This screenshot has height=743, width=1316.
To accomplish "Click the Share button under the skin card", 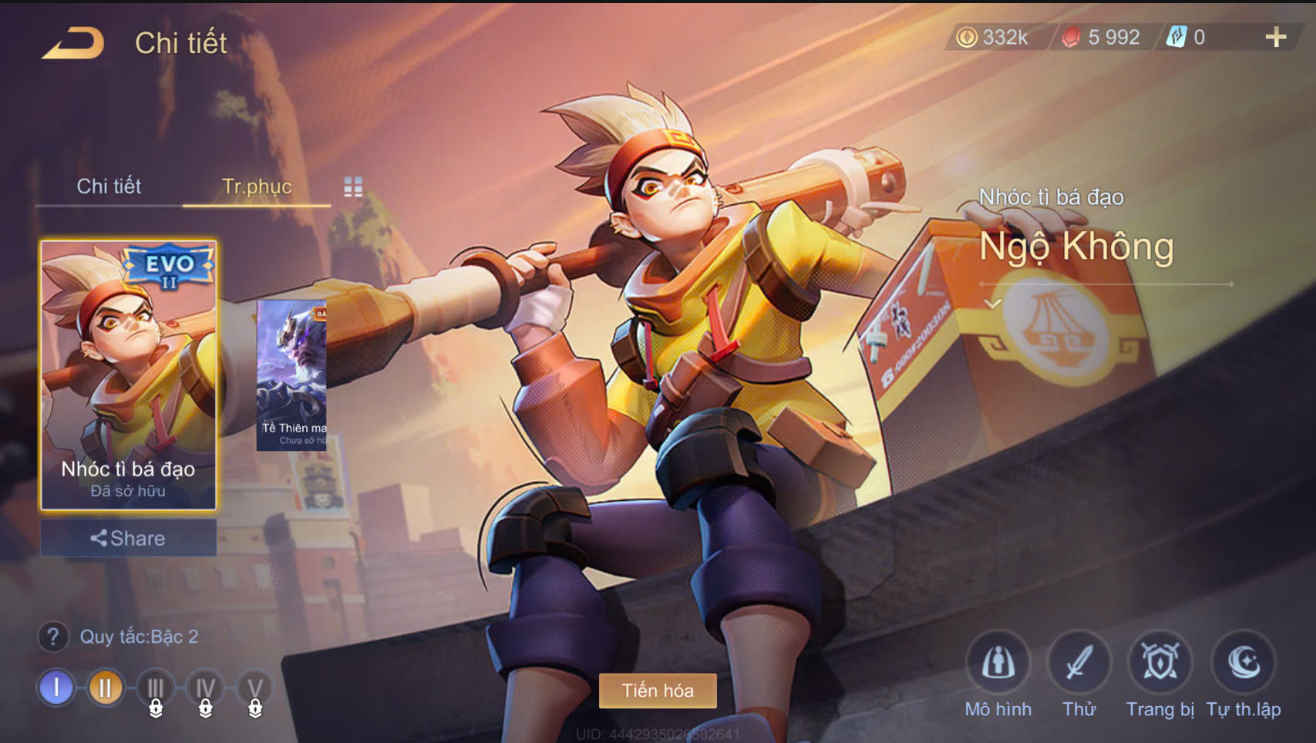I will tap(127, 538).
